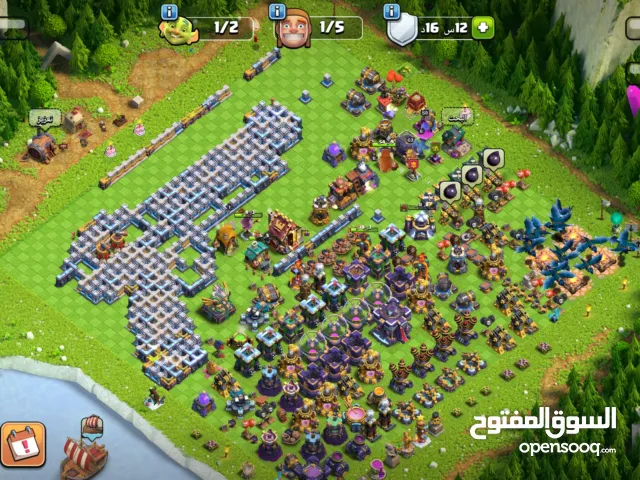Screen dimensions: 640x480
Task: Select the shield emblem in the top bar
Action: pos(403,30)
